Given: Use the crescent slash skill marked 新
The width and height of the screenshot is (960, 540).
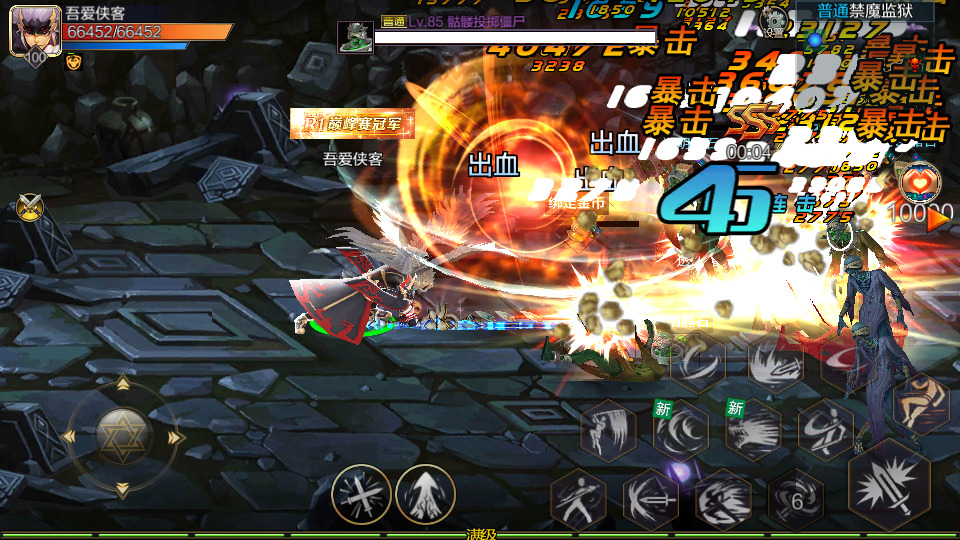Looking at the screenshot, I should pyautogui.click(x=681, y=430).
